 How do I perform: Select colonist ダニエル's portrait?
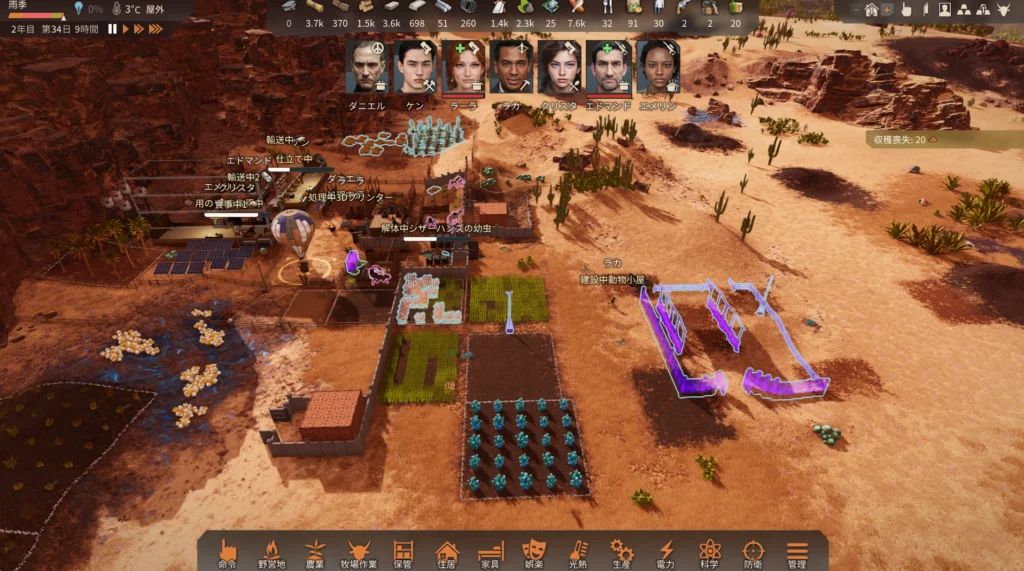tap(367, 67)
